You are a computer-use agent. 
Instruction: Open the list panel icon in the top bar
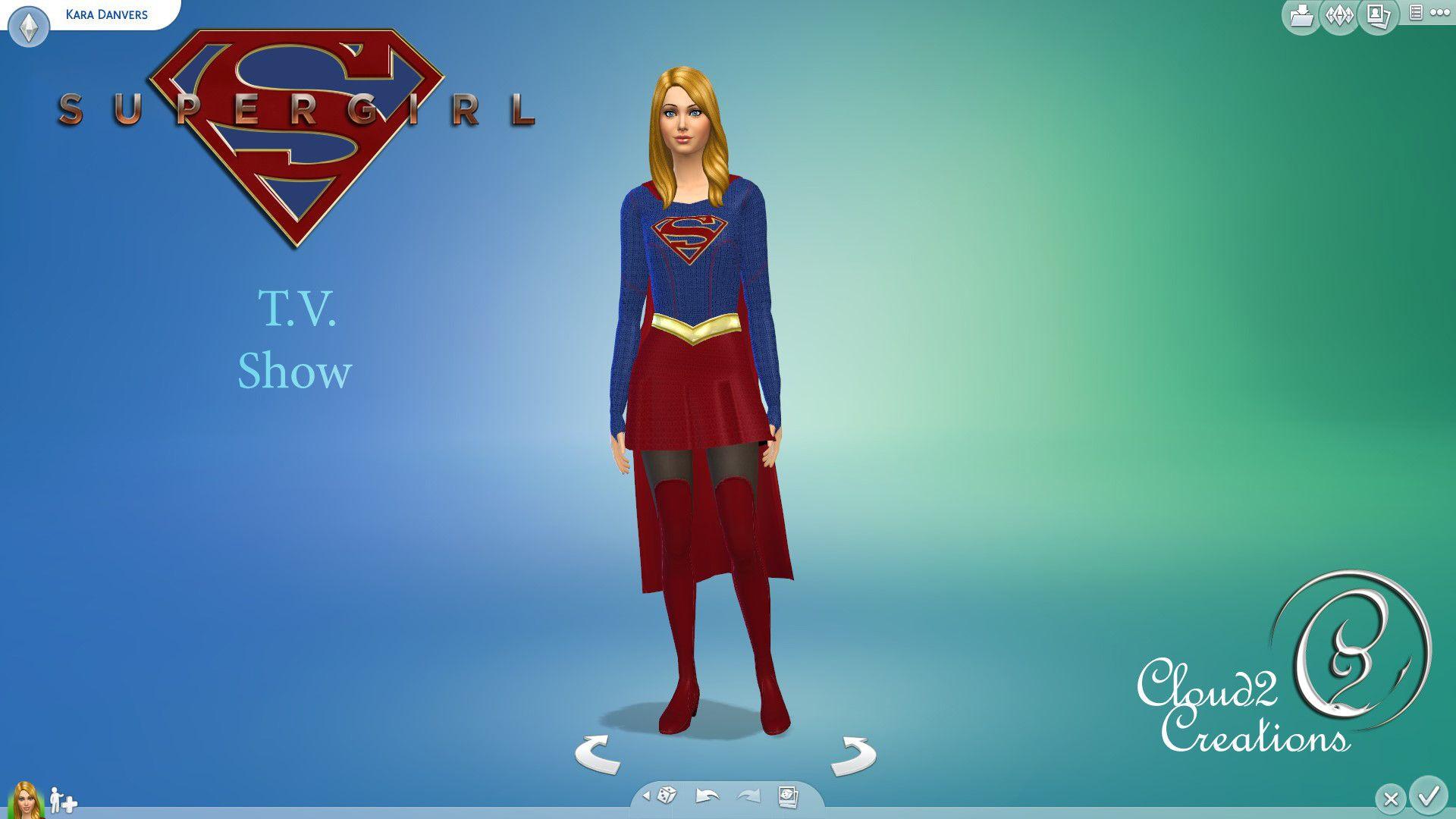(x=1416, y=13)
